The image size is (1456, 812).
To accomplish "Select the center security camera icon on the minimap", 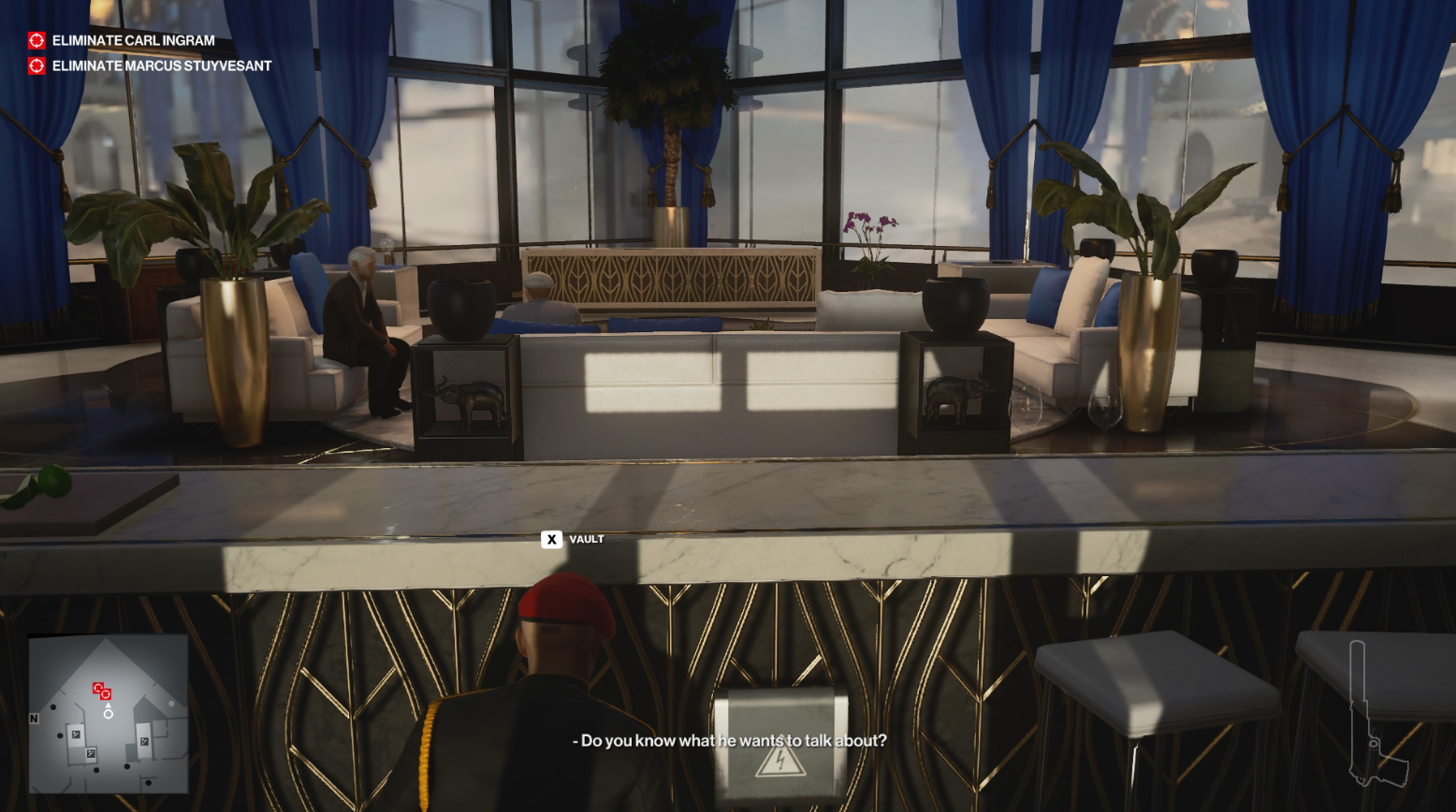I will pos(91,751).
